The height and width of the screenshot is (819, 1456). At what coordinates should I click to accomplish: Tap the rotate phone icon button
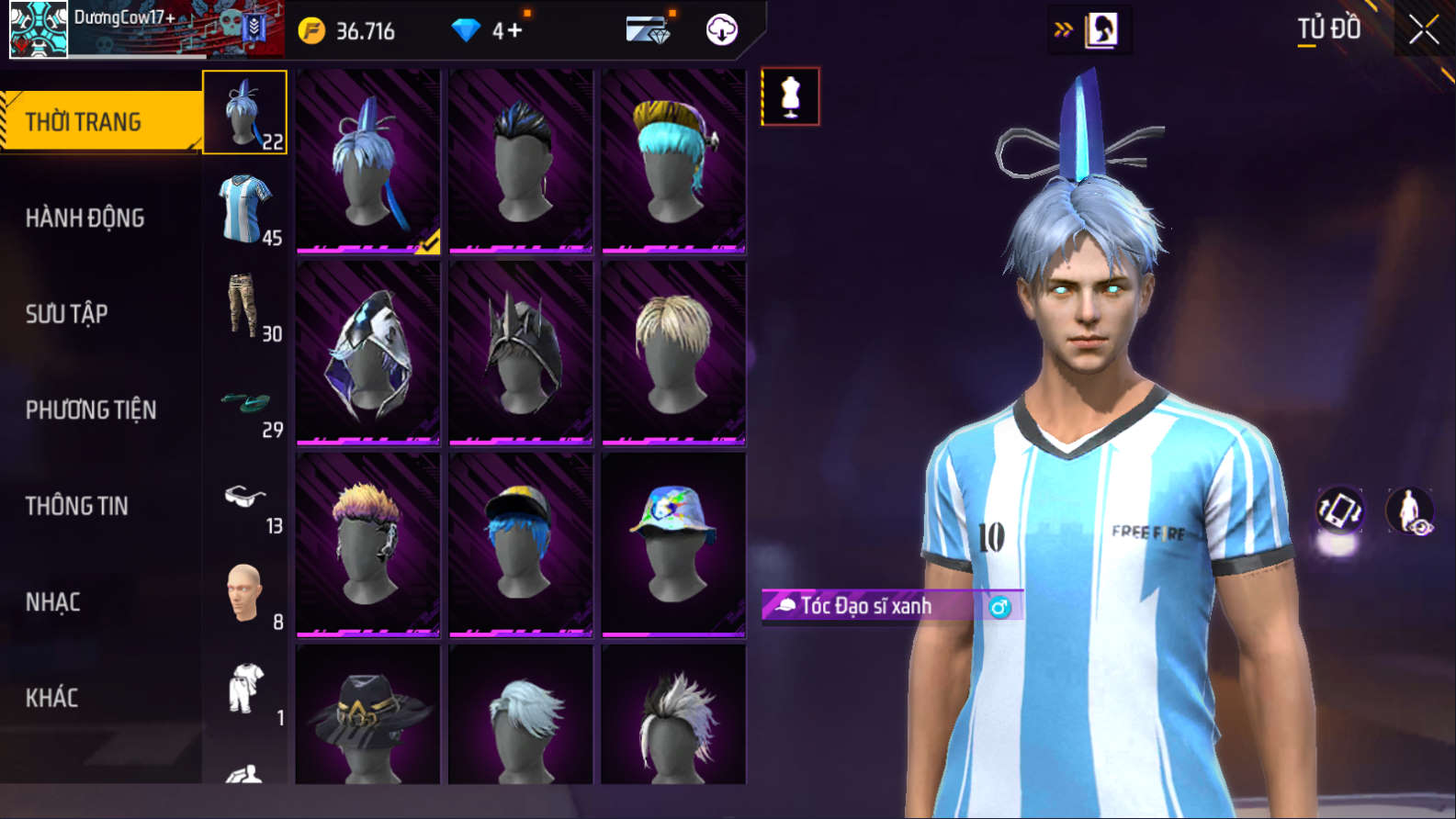coord(1340,510)
